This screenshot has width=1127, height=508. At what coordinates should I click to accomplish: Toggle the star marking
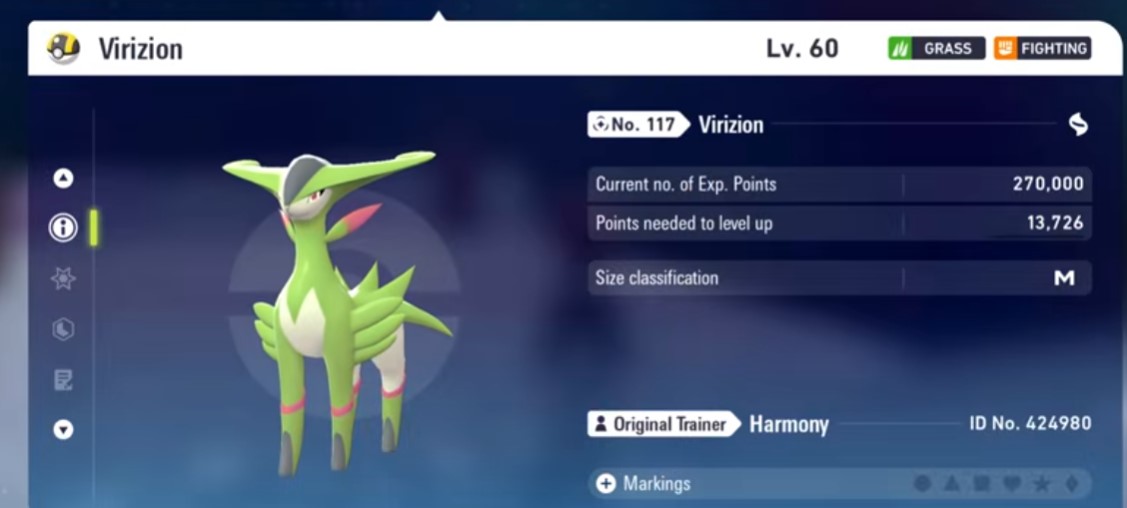(x=1042, y=484)
